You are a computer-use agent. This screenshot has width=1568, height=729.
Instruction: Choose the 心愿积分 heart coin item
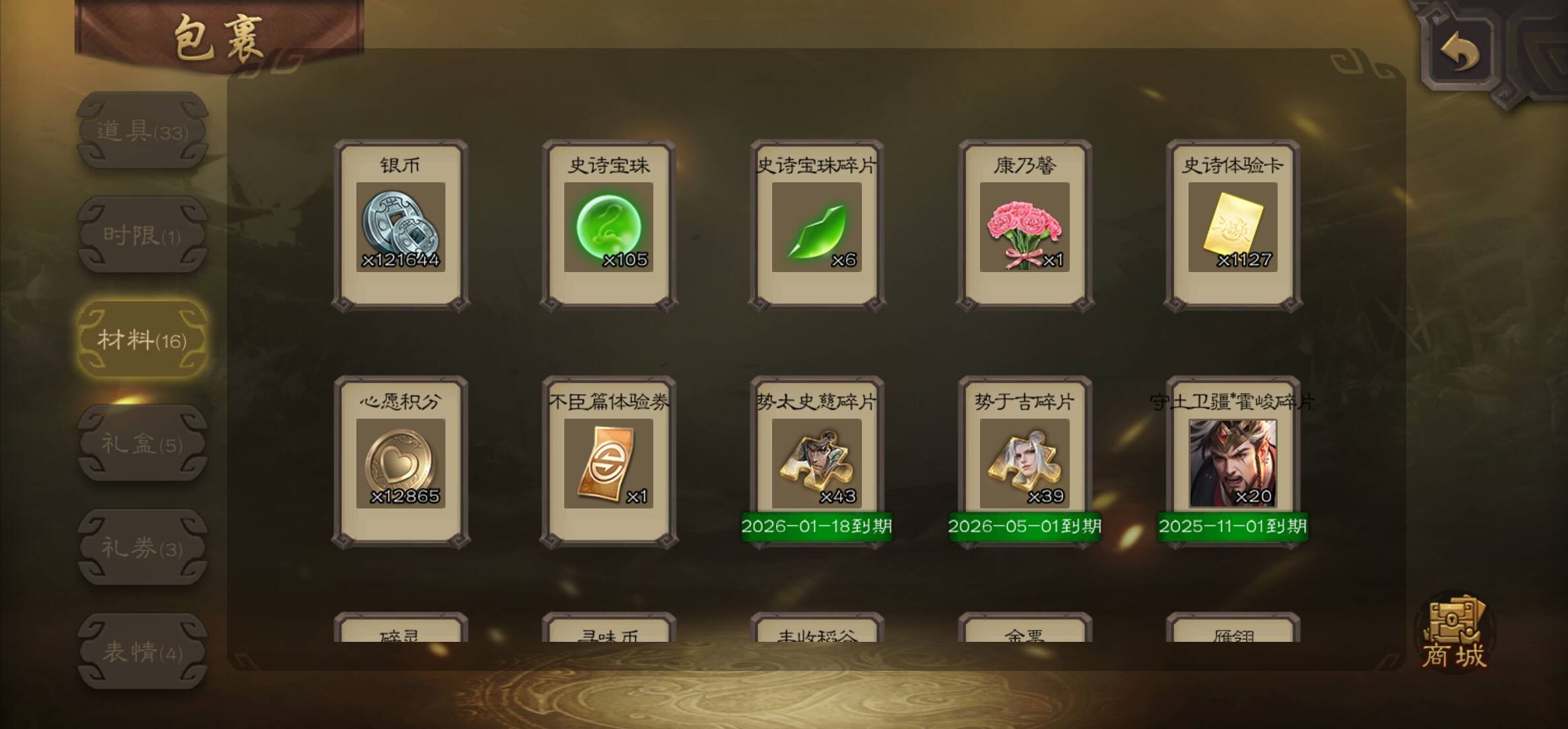(401, 462)
